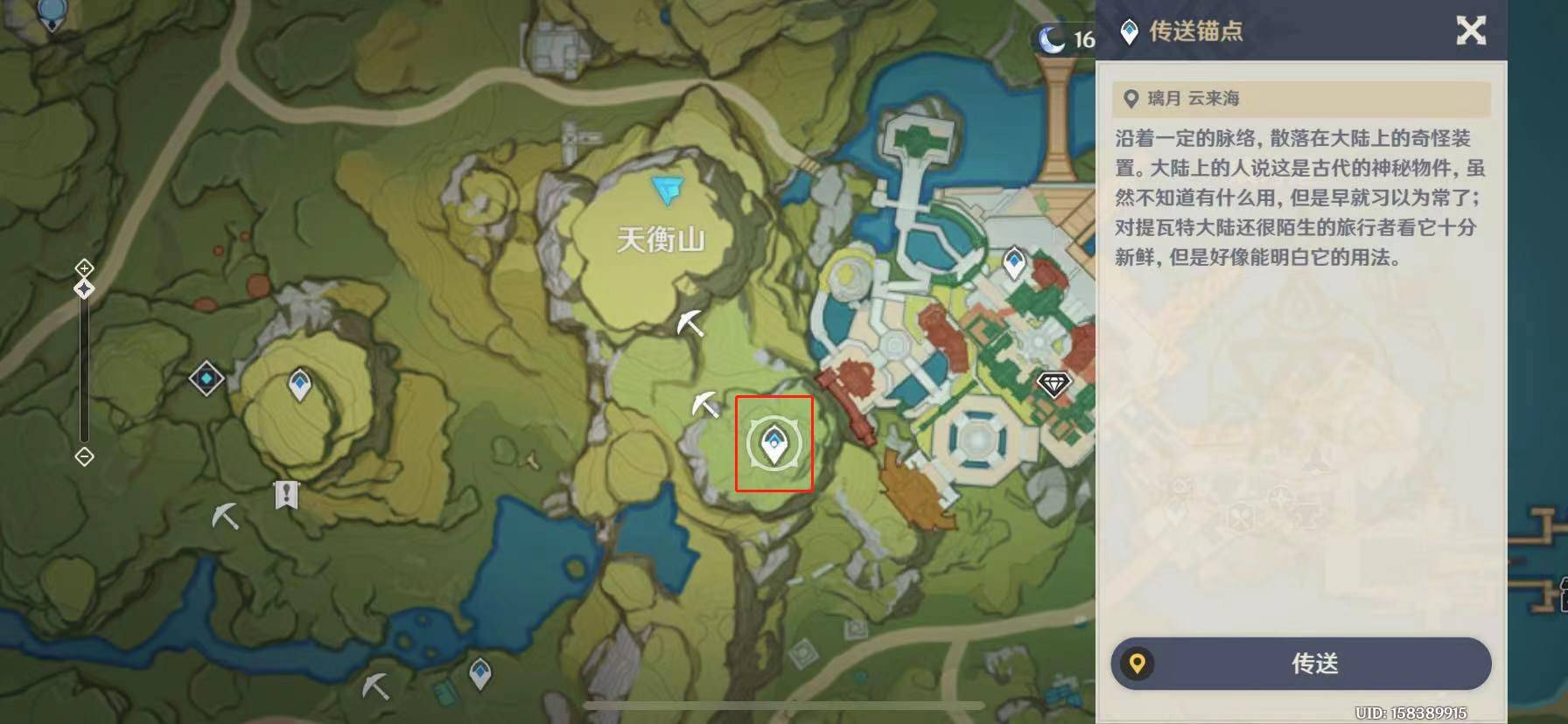Click the 传送 teleport button
1568x724 pixels.
coord(1300,664)
